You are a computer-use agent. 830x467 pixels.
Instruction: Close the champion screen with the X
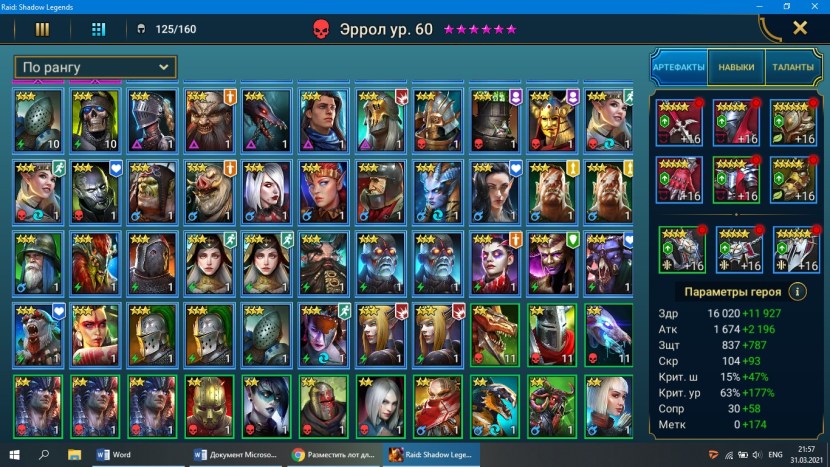[800, 28]
